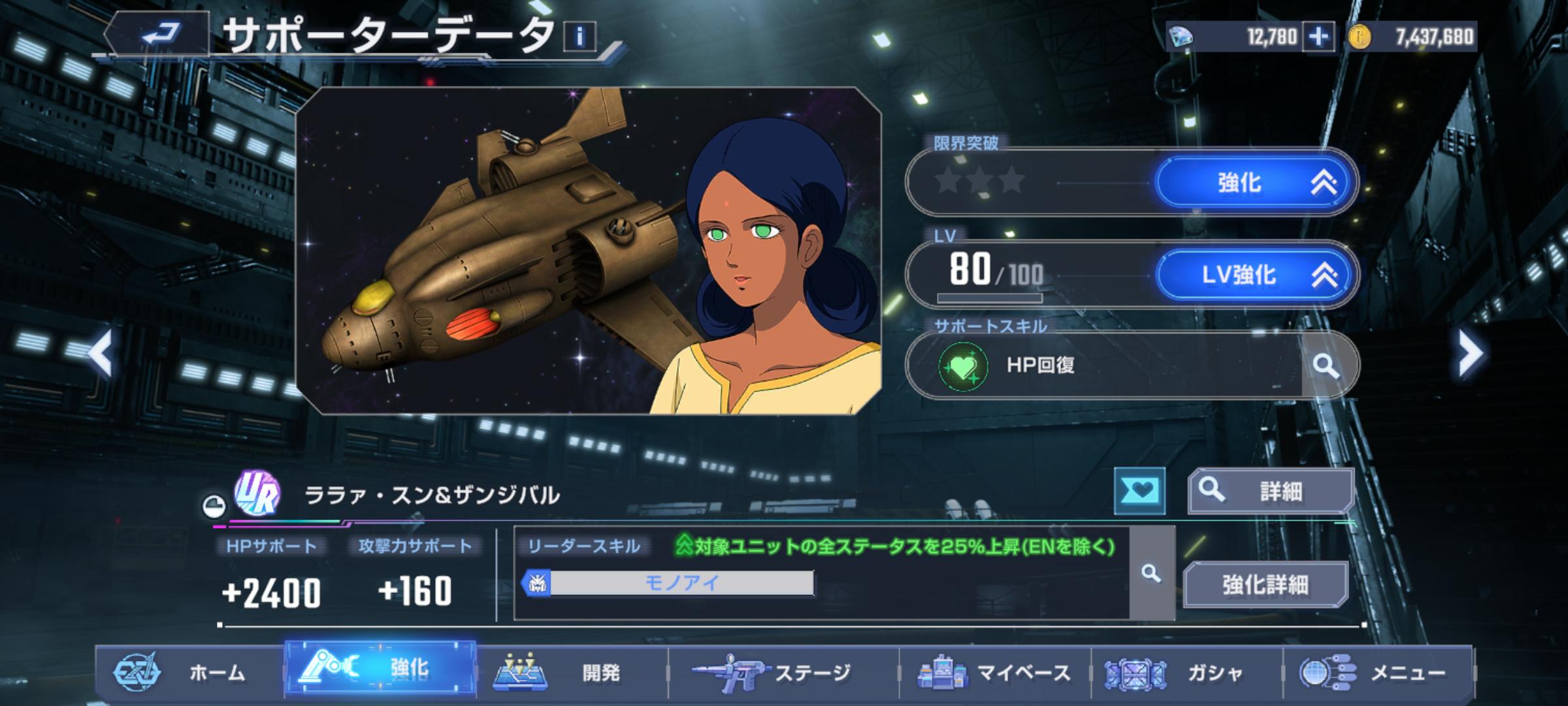Inspect the HP回復 support skill
The height and width of the screenshot is (706, 1568).
pyautogui.click(x=1326, y=365)
